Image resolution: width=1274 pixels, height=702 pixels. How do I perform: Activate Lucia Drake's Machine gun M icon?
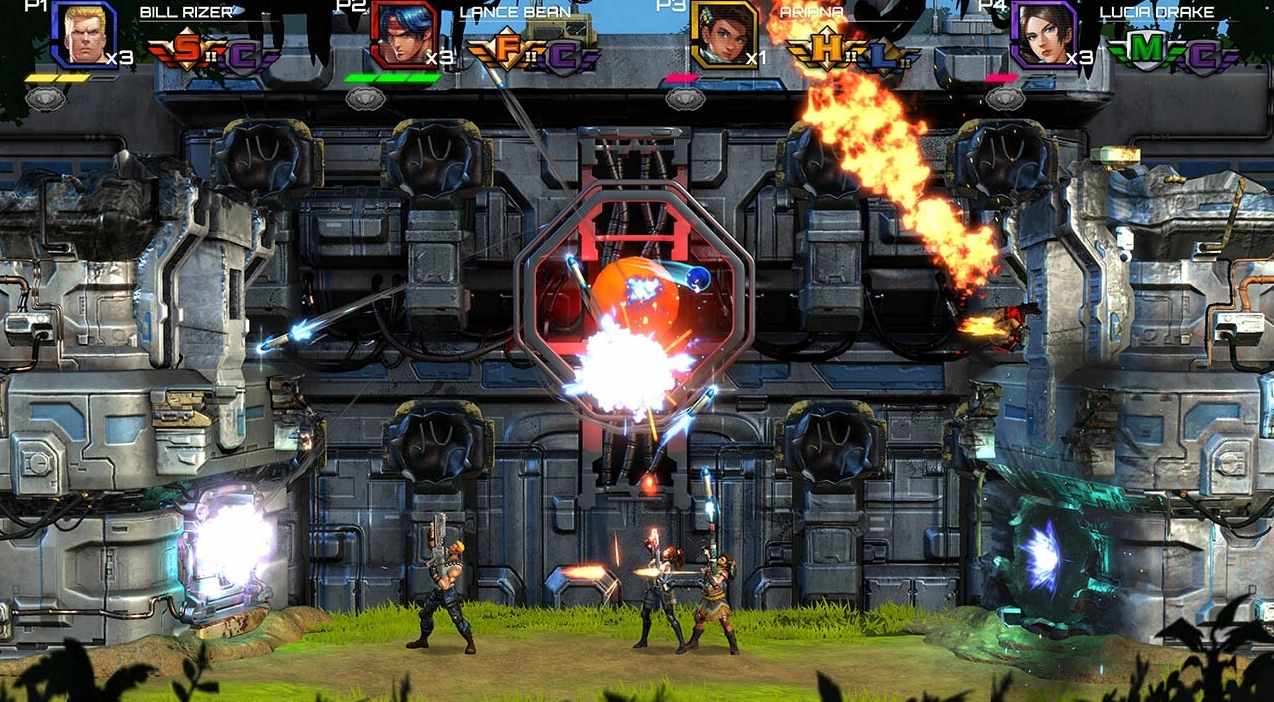coord(1147,50)
